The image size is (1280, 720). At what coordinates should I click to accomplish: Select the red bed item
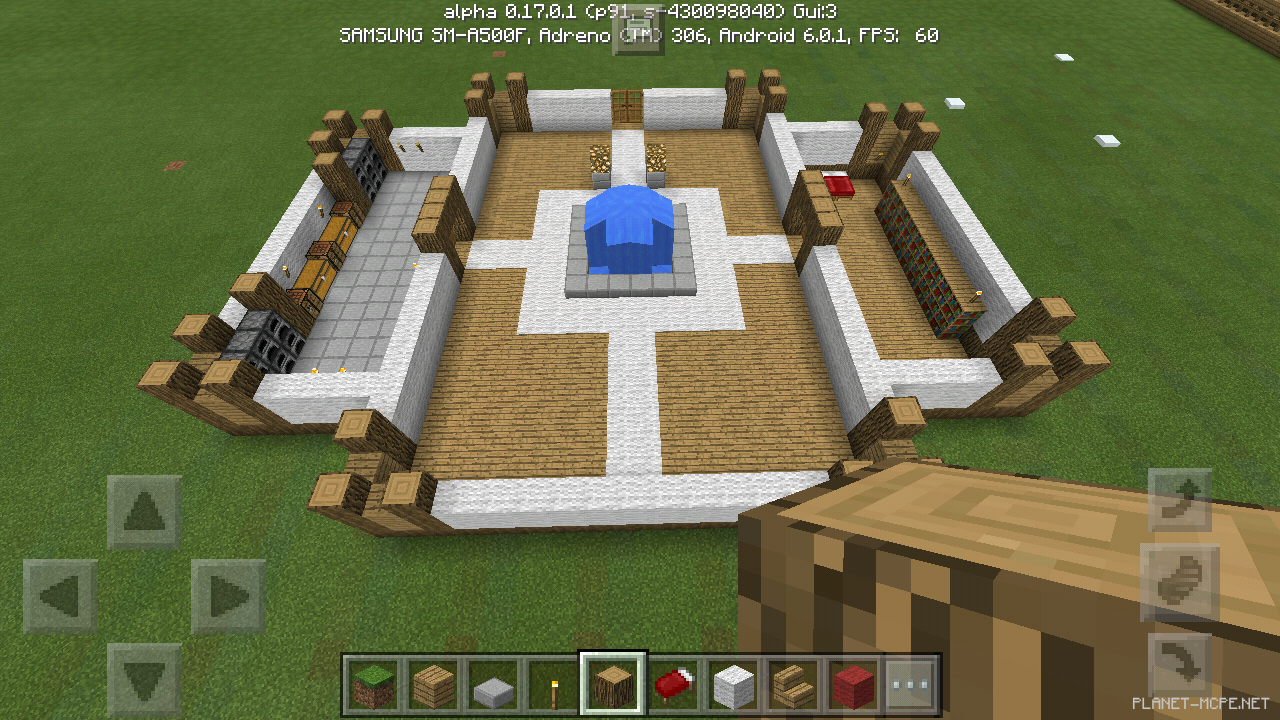coord(672,686)
